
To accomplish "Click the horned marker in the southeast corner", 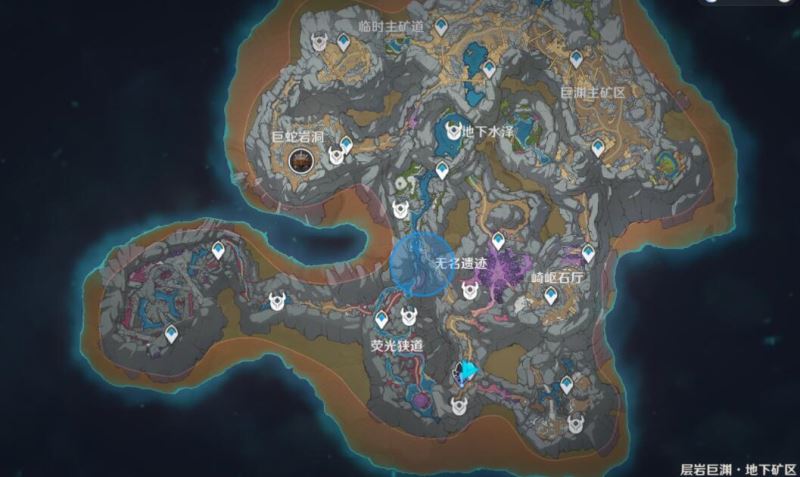I will (577, 423).
